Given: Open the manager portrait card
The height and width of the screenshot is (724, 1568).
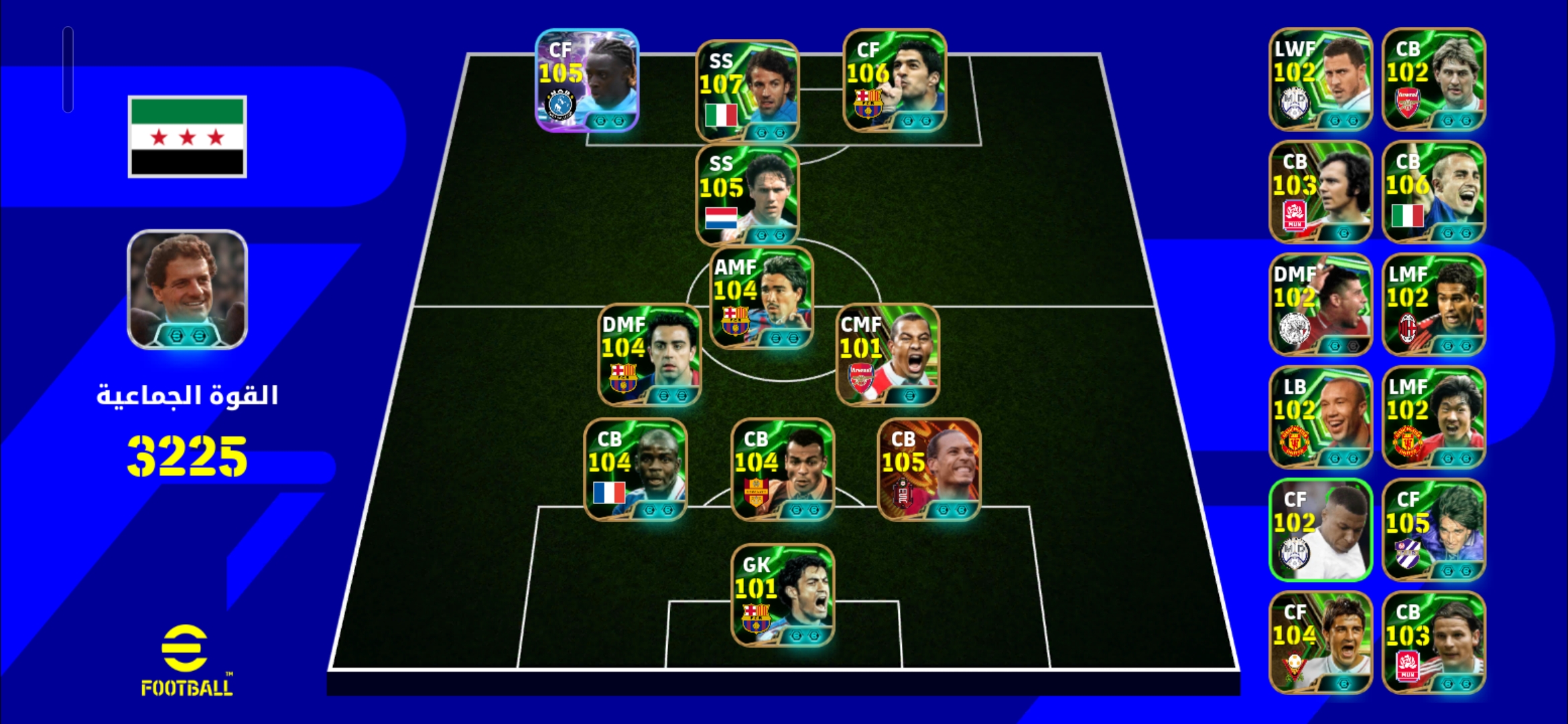Looking at the screenshot, I should (188, 290).
